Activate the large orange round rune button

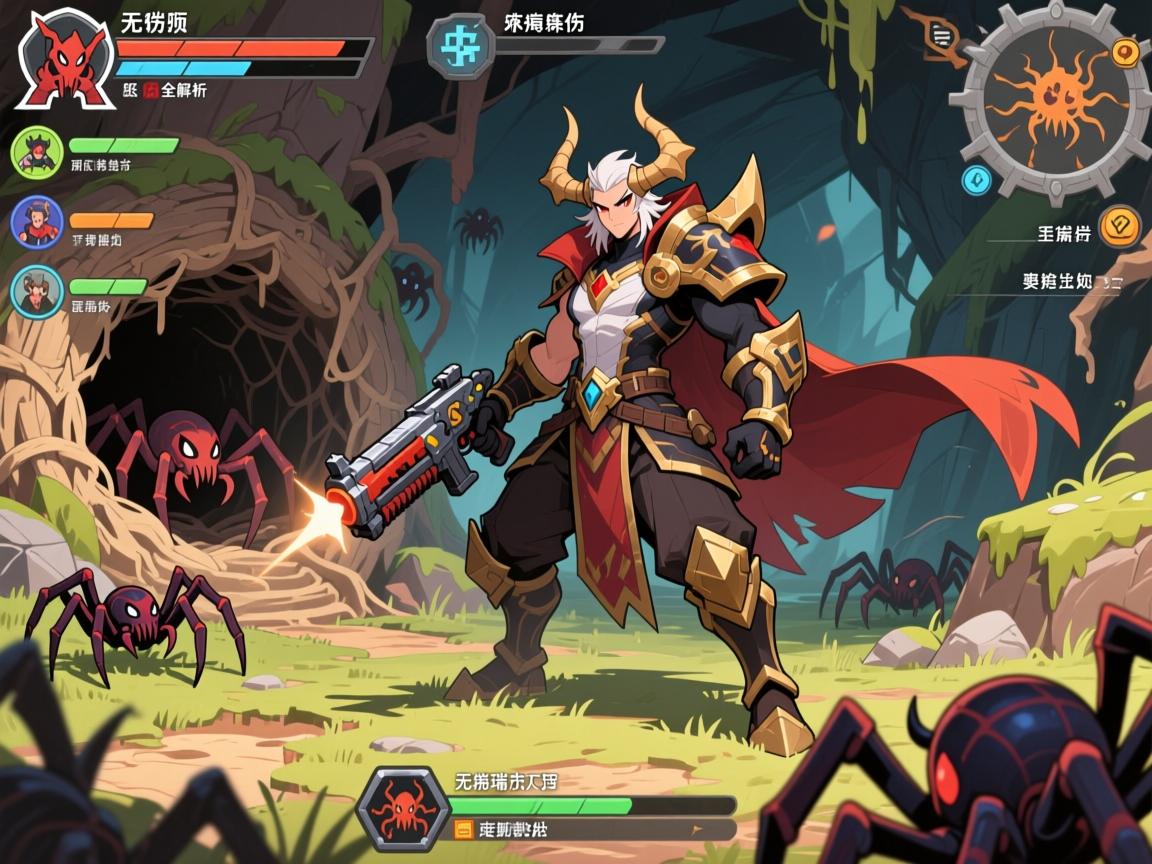1120,226
